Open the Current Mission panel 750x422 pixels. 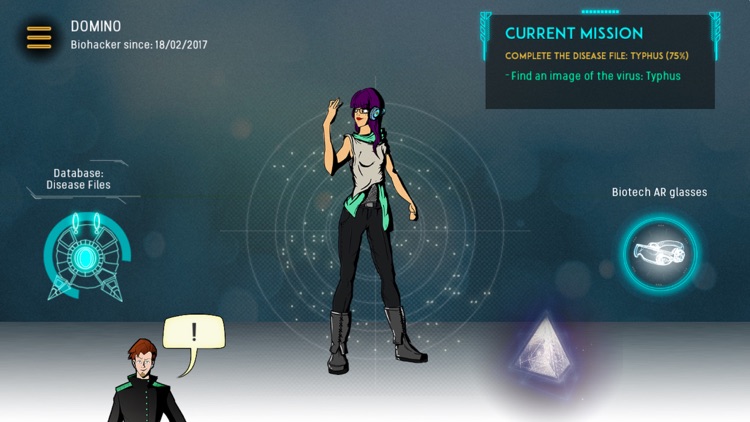point(600,60)
